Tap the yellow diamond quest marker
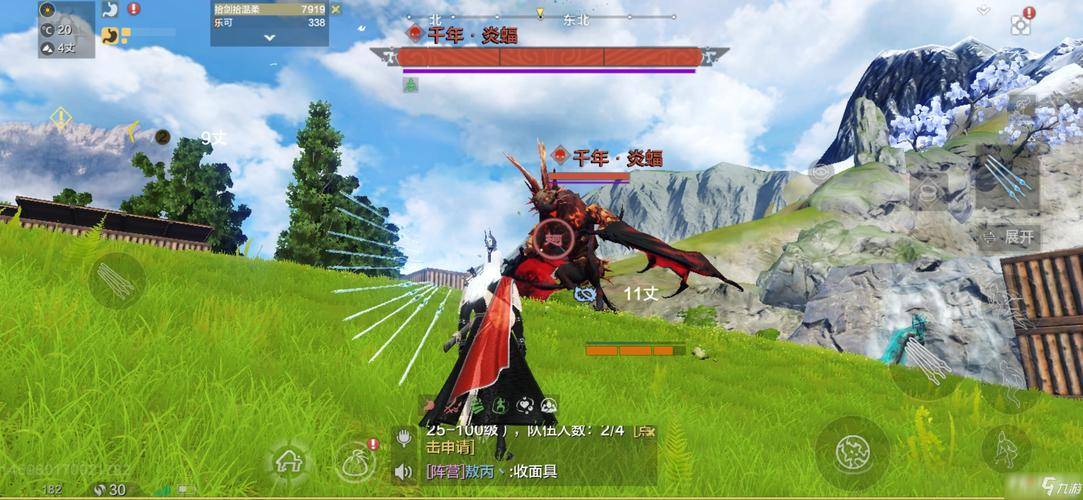This screenshot has width=1083, height=500. tap(61, 118)
